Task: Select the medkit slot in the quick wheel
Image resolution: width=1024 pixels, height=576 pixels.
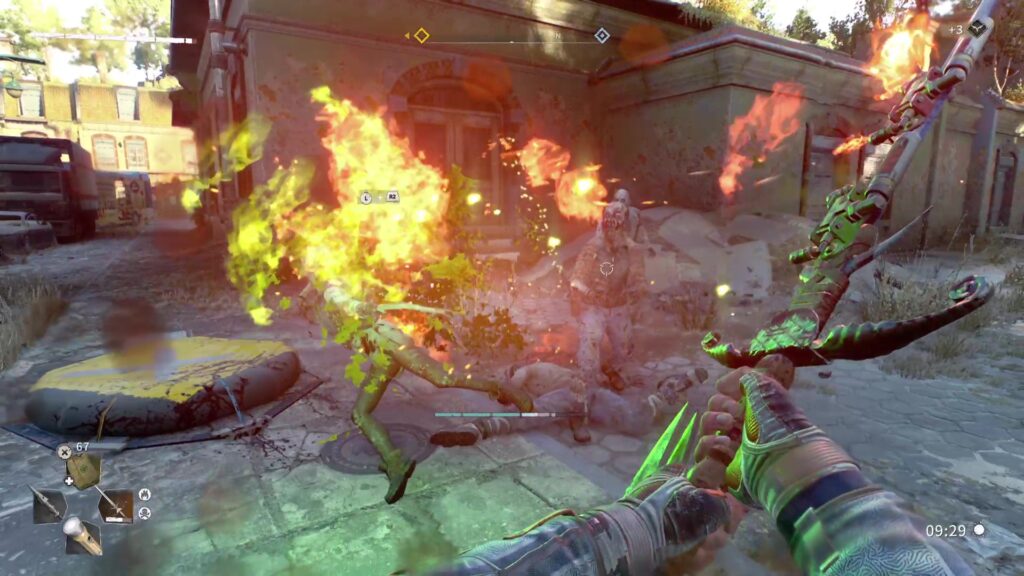Action: 84,471
